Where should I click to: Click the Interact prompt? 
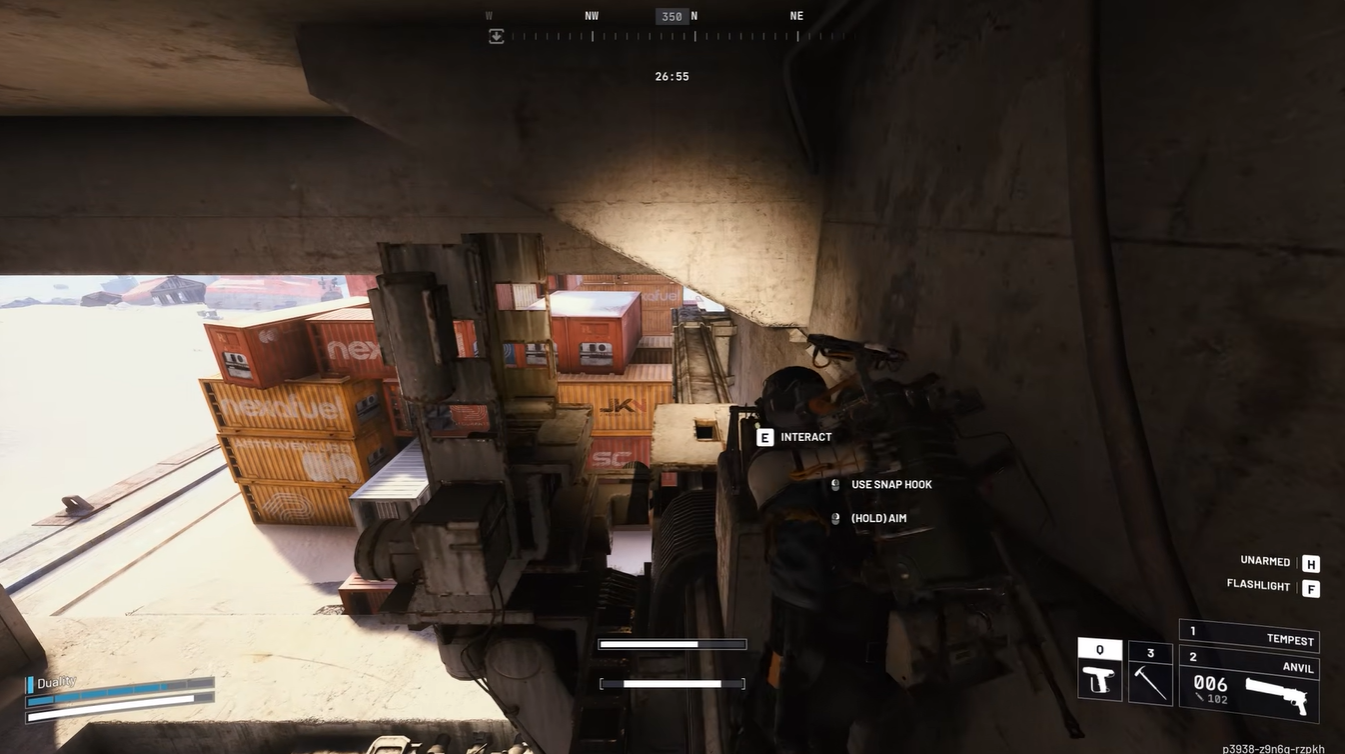[x=805, y=436]
